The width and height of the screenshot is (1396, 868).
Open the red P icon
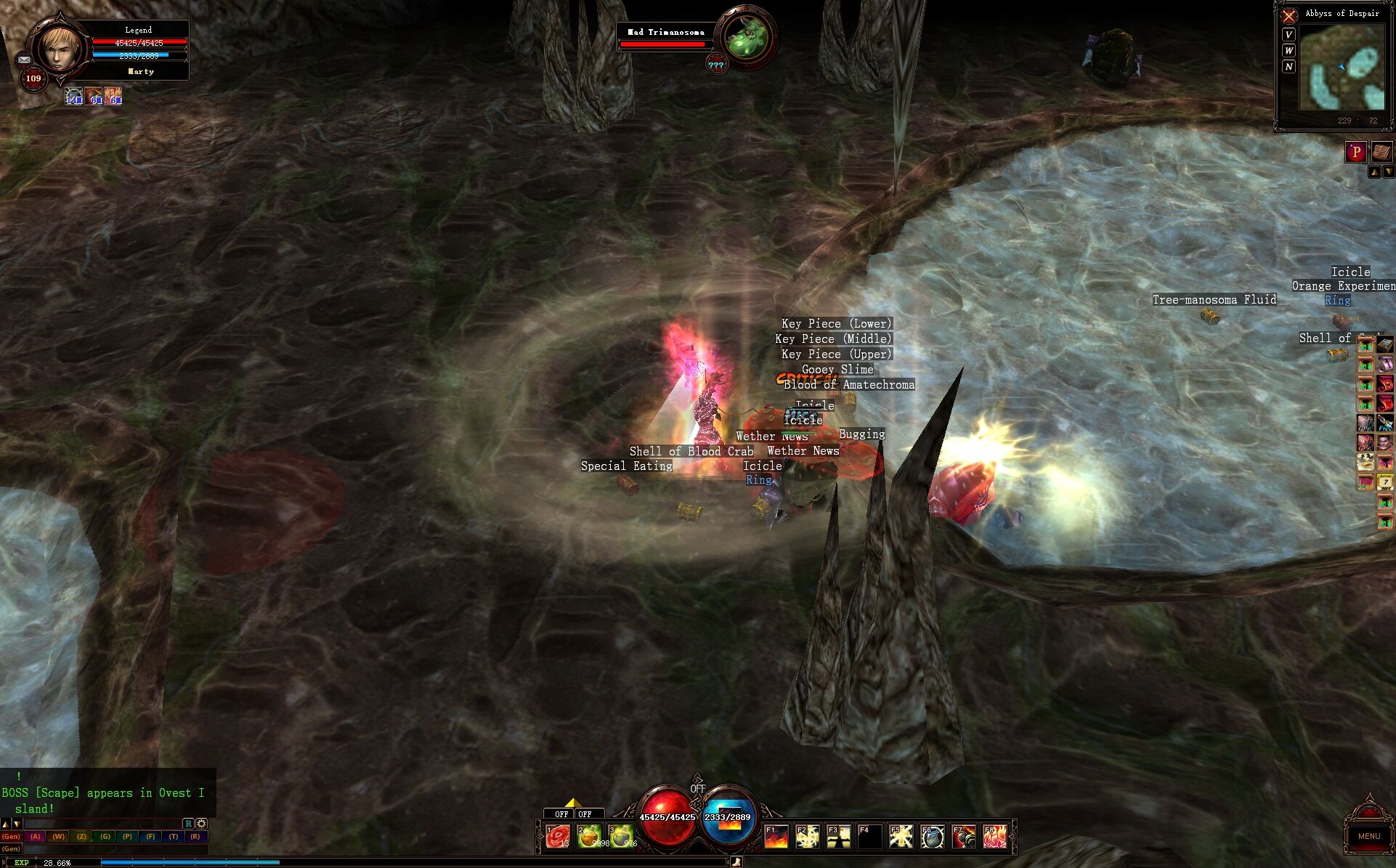(1355, 152)
